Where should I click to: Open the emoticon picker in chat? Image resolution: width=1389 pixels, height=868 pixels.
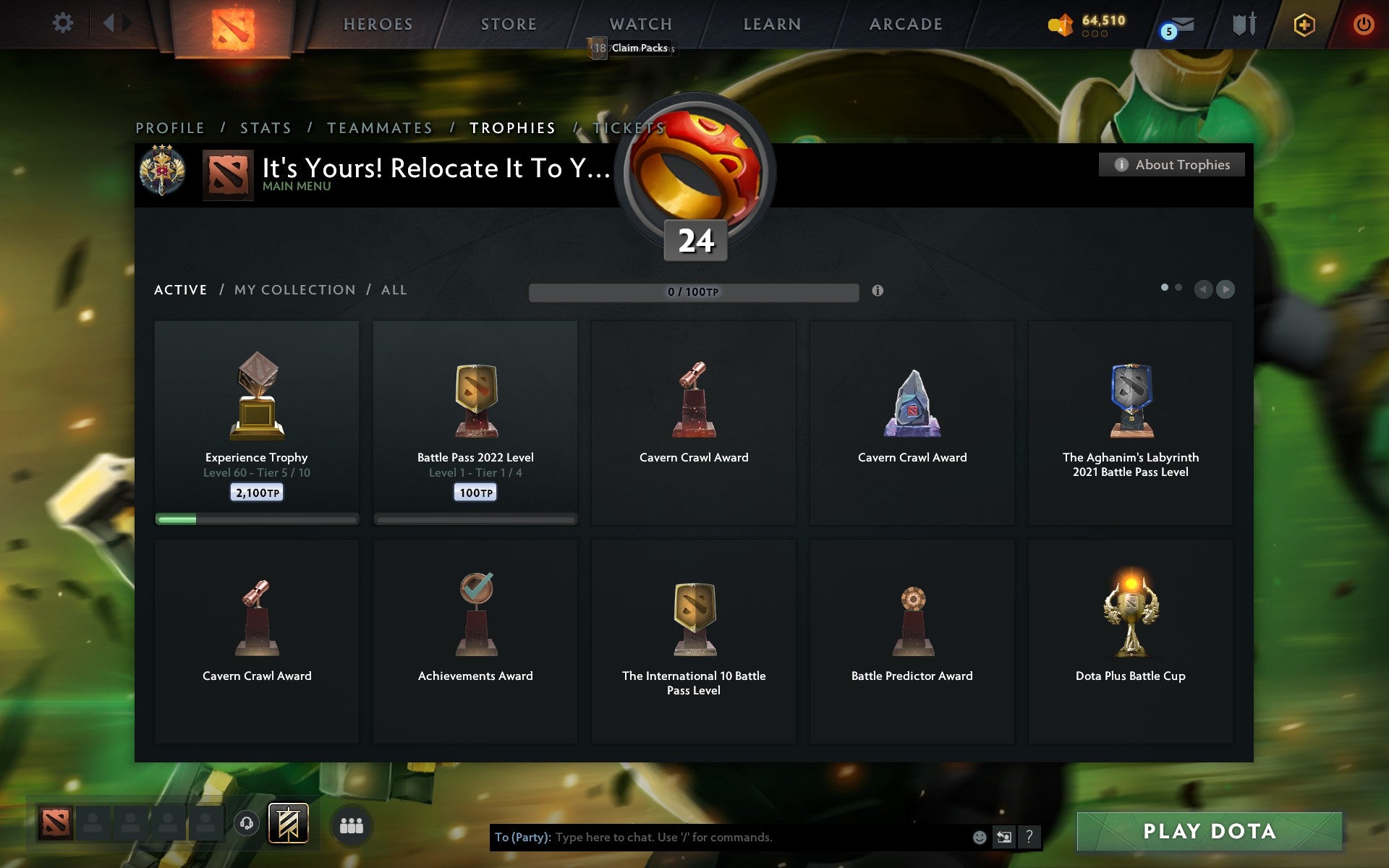coord(979,836)
